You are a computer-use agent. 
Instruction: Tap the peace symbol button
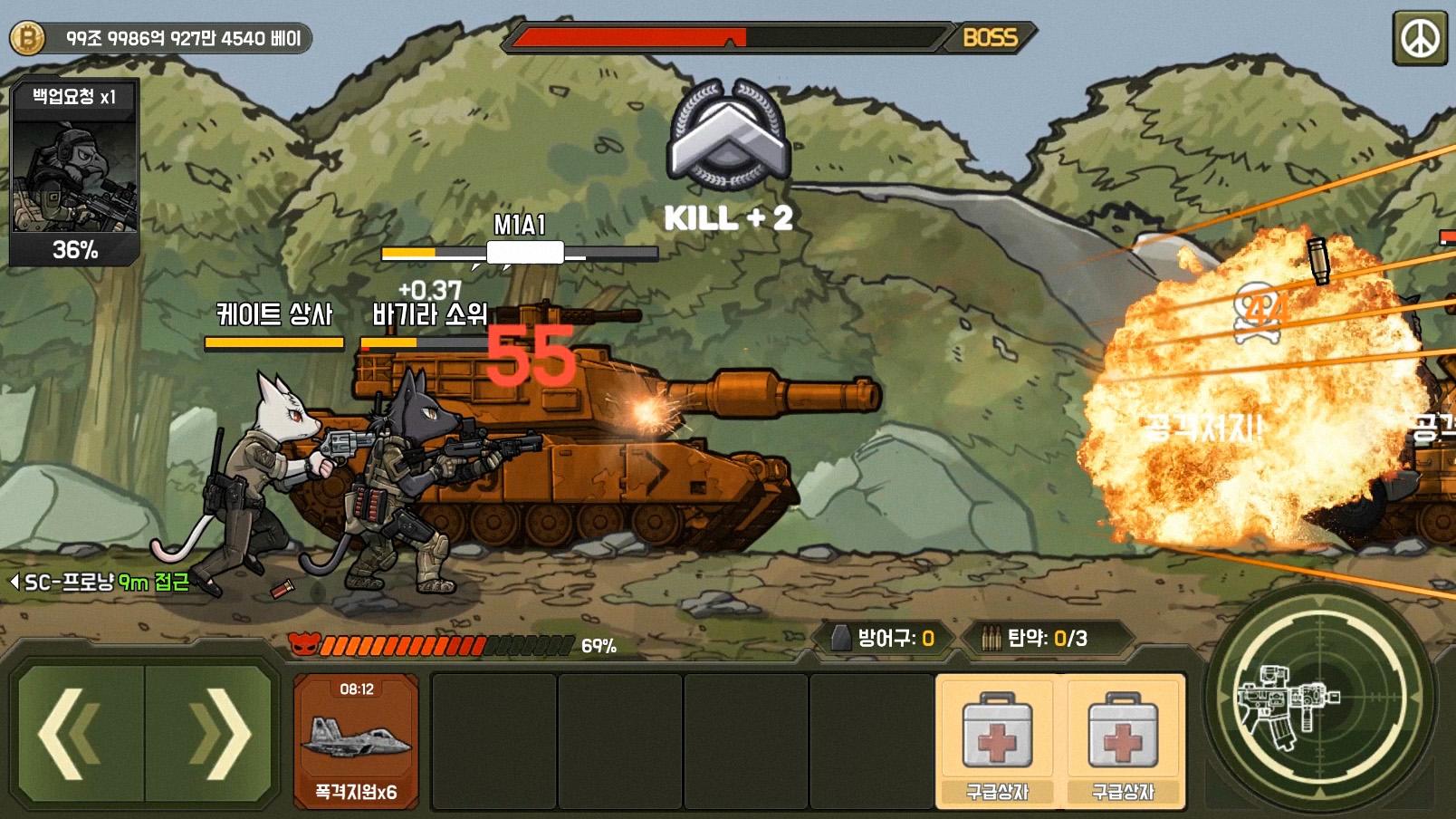point(1419,38)
